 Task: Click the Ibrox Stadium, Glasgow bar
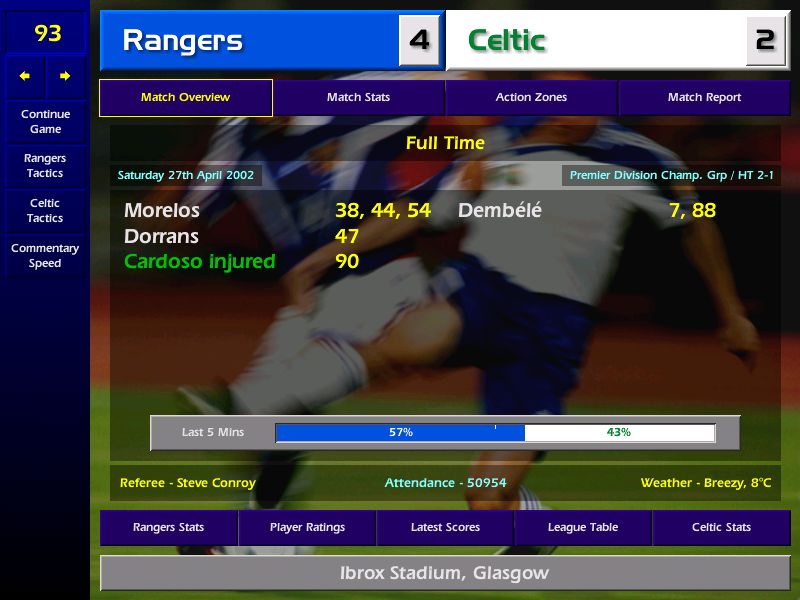[445, 573]
